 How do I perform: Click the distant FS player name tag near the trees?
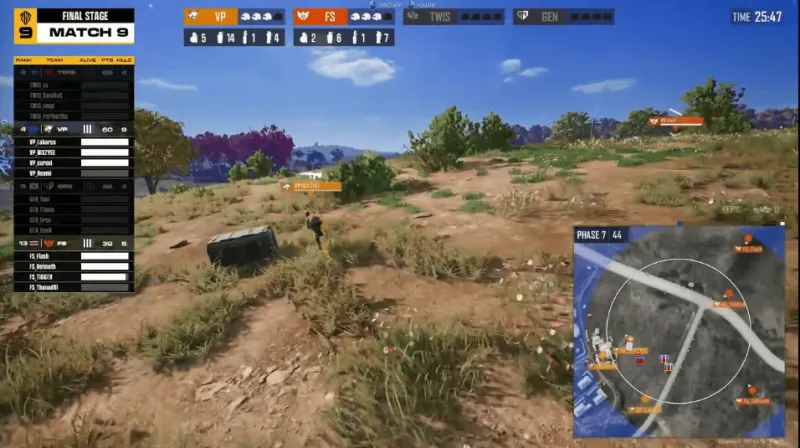(676, 121)
